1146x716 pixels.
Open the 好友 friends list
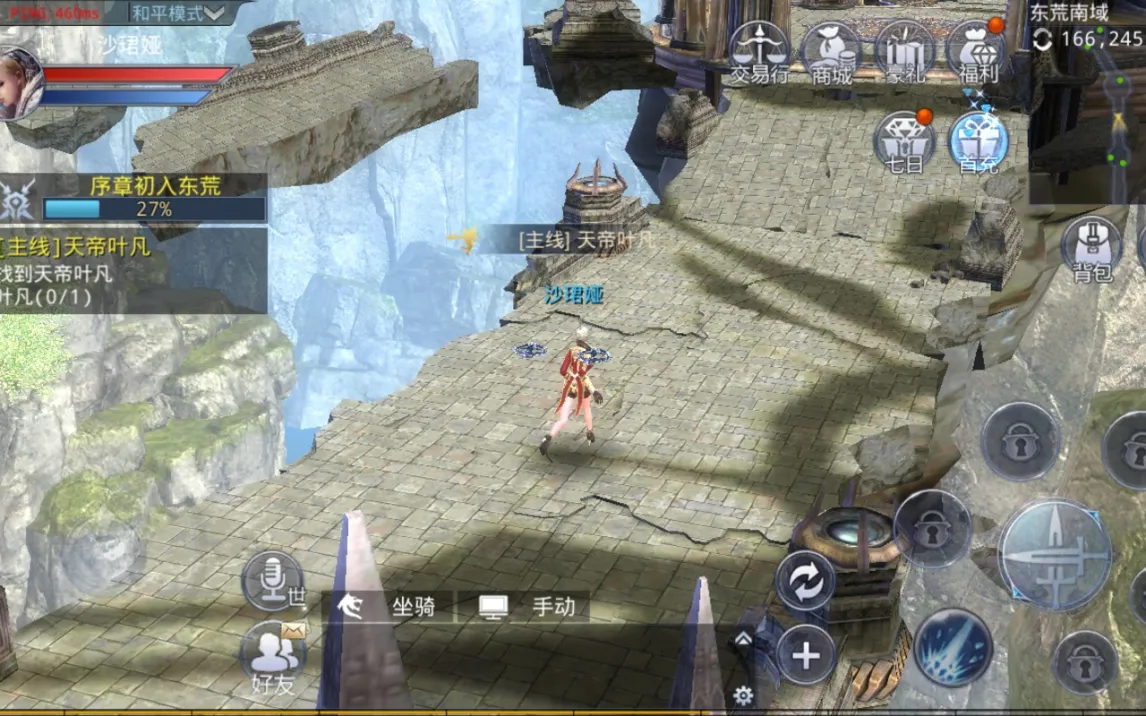point(272,655)
